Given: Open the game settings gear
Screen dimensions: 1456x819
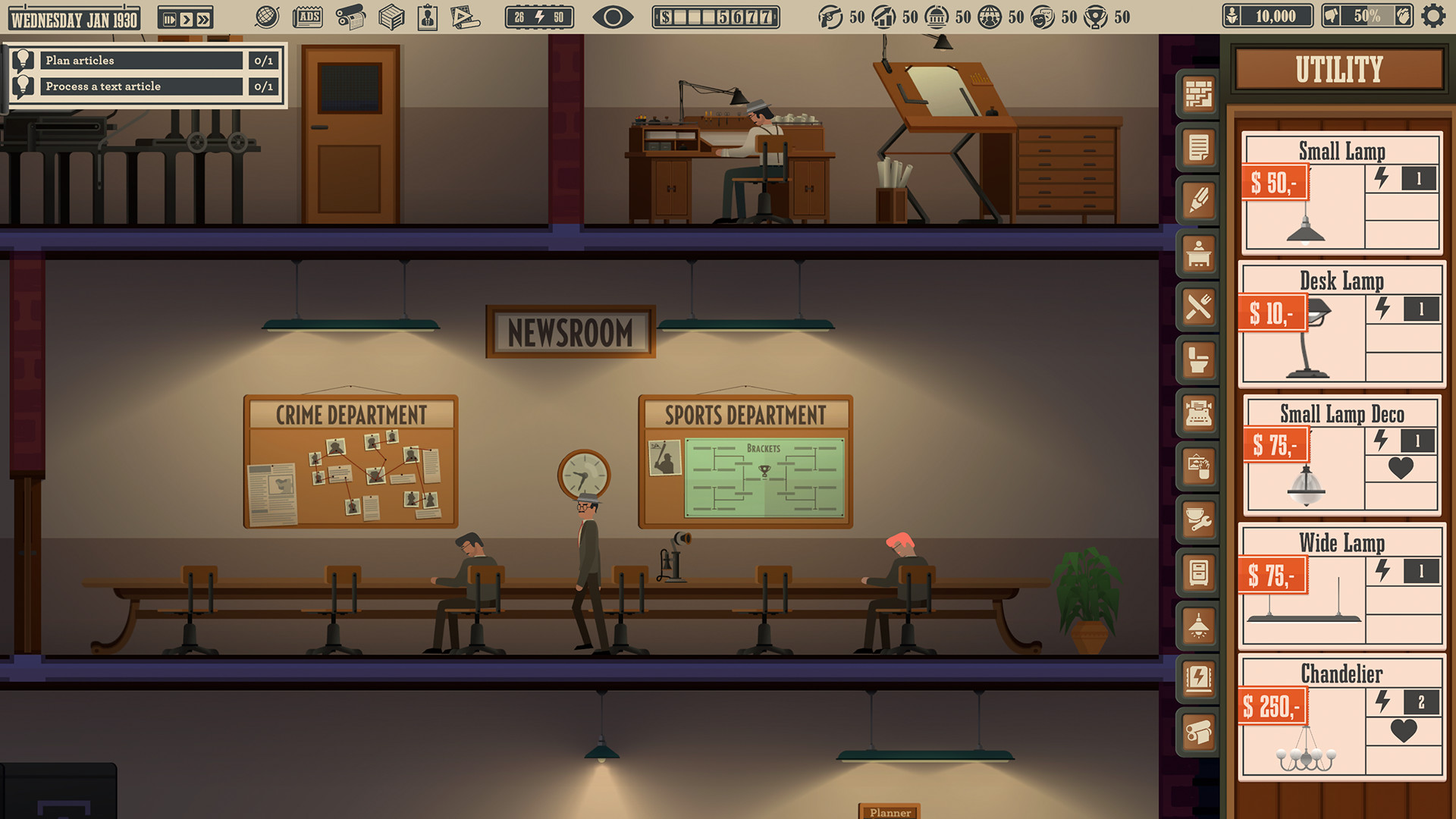Looking at the screenshot, I should coord(1435,14).
